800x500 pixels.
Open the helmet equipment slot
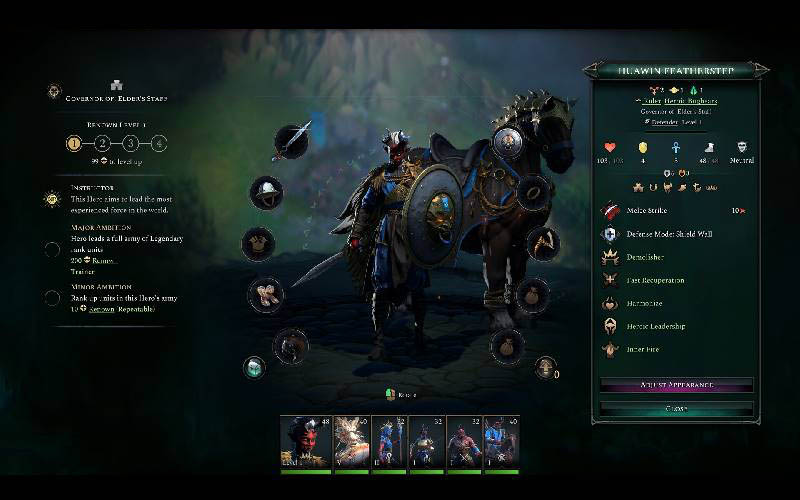266,191
